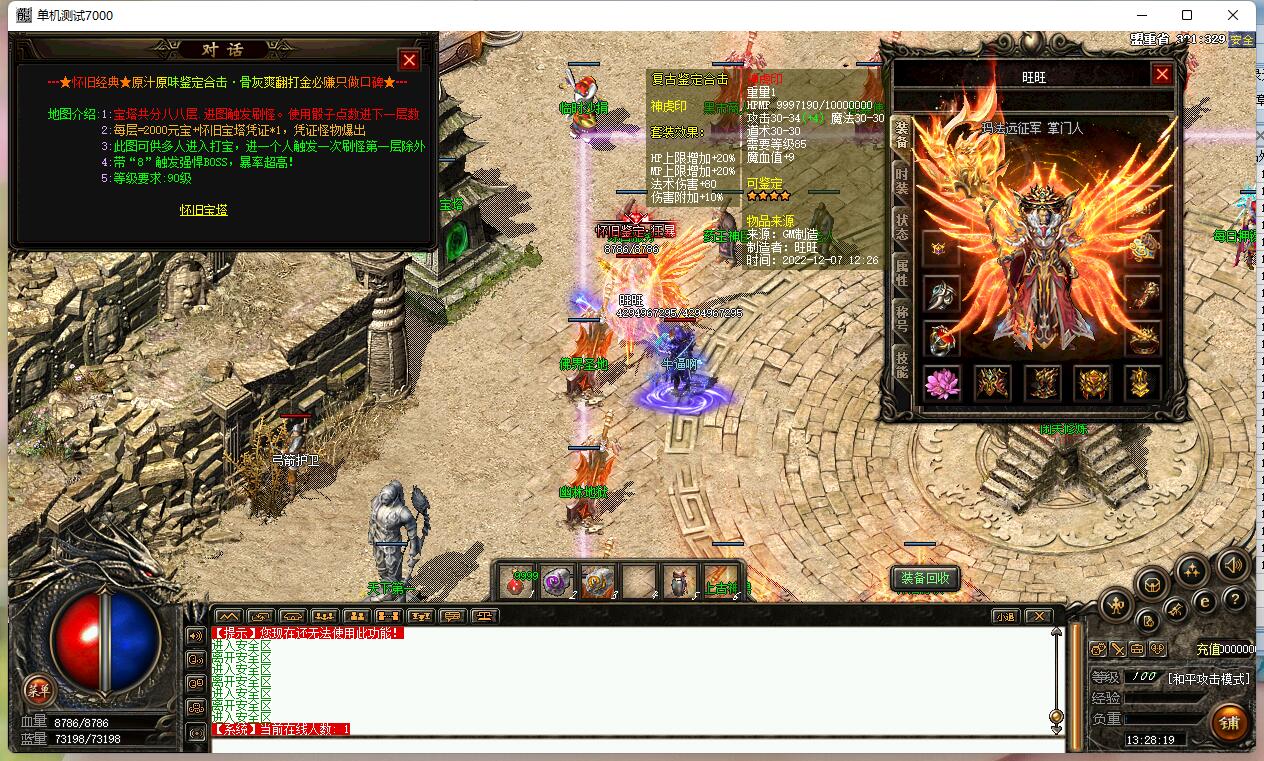The width and height of the screenshot is (1264, 761).
Task: Open the chest bag icon
Action: point(1153,585)
